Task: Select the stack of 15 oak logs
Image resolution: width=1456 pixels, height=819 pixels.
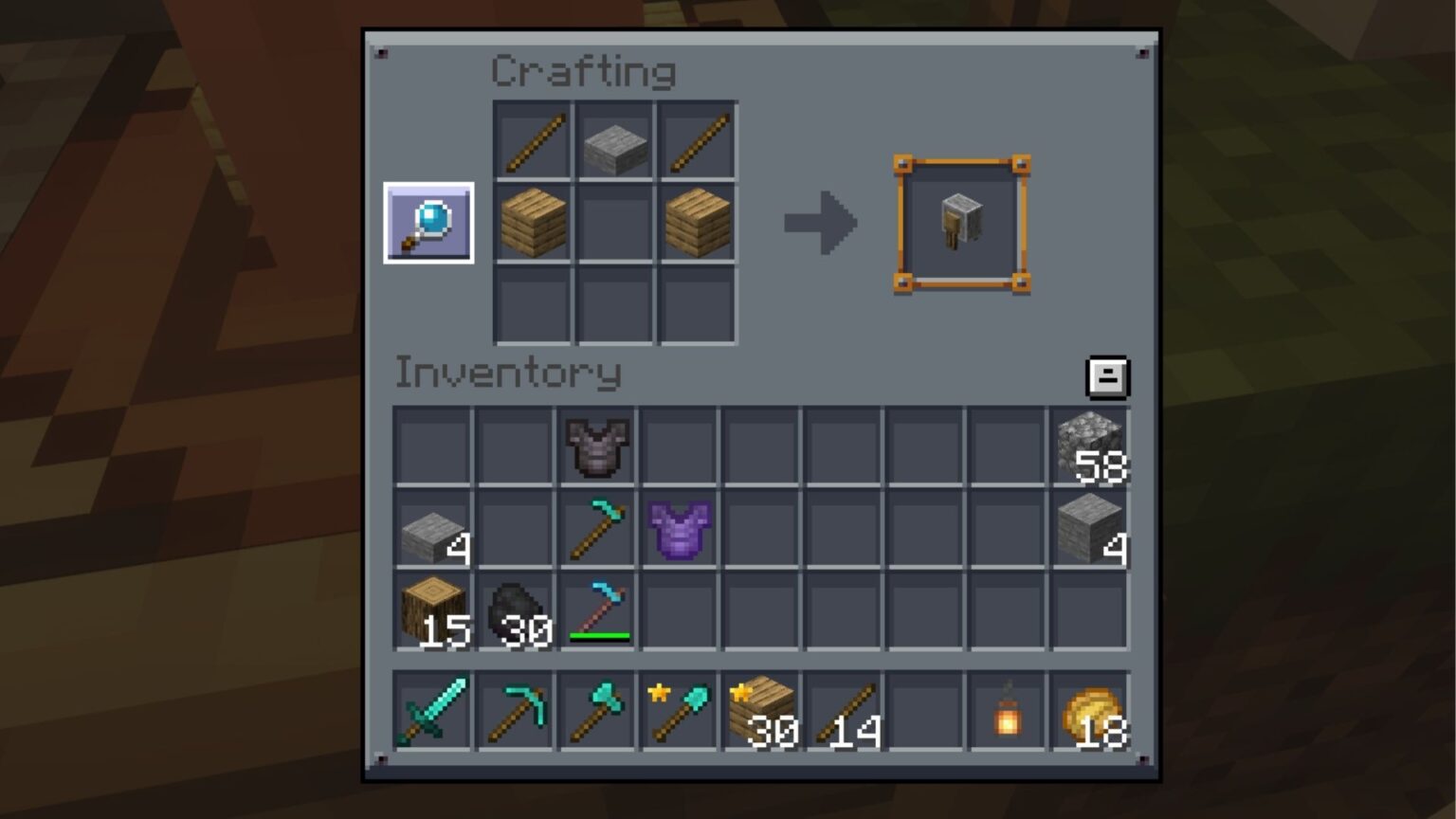Action: (431, 611)
